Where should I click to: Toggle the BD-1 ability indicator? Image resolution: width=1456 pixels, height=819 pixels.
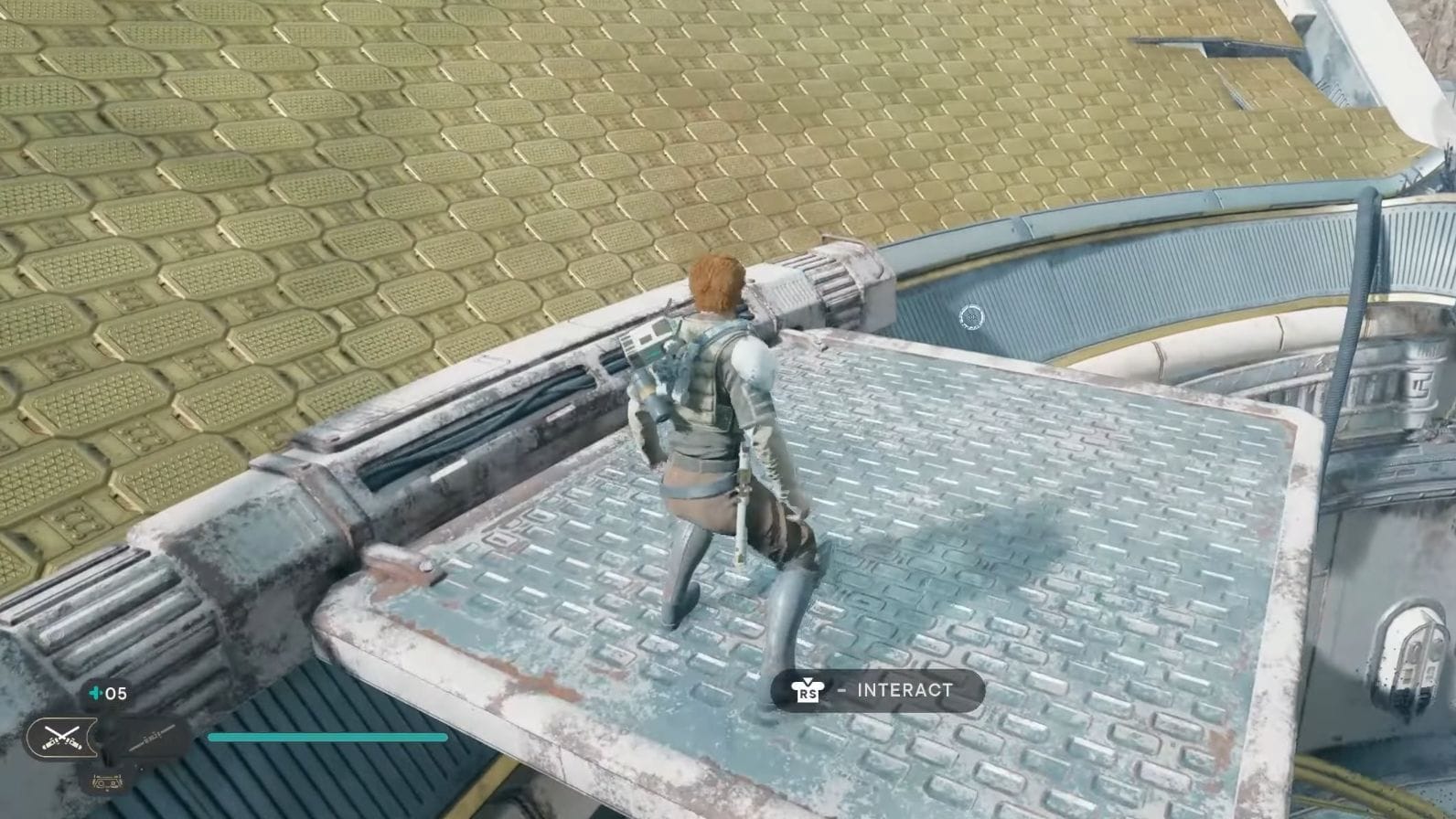(106, 782)
